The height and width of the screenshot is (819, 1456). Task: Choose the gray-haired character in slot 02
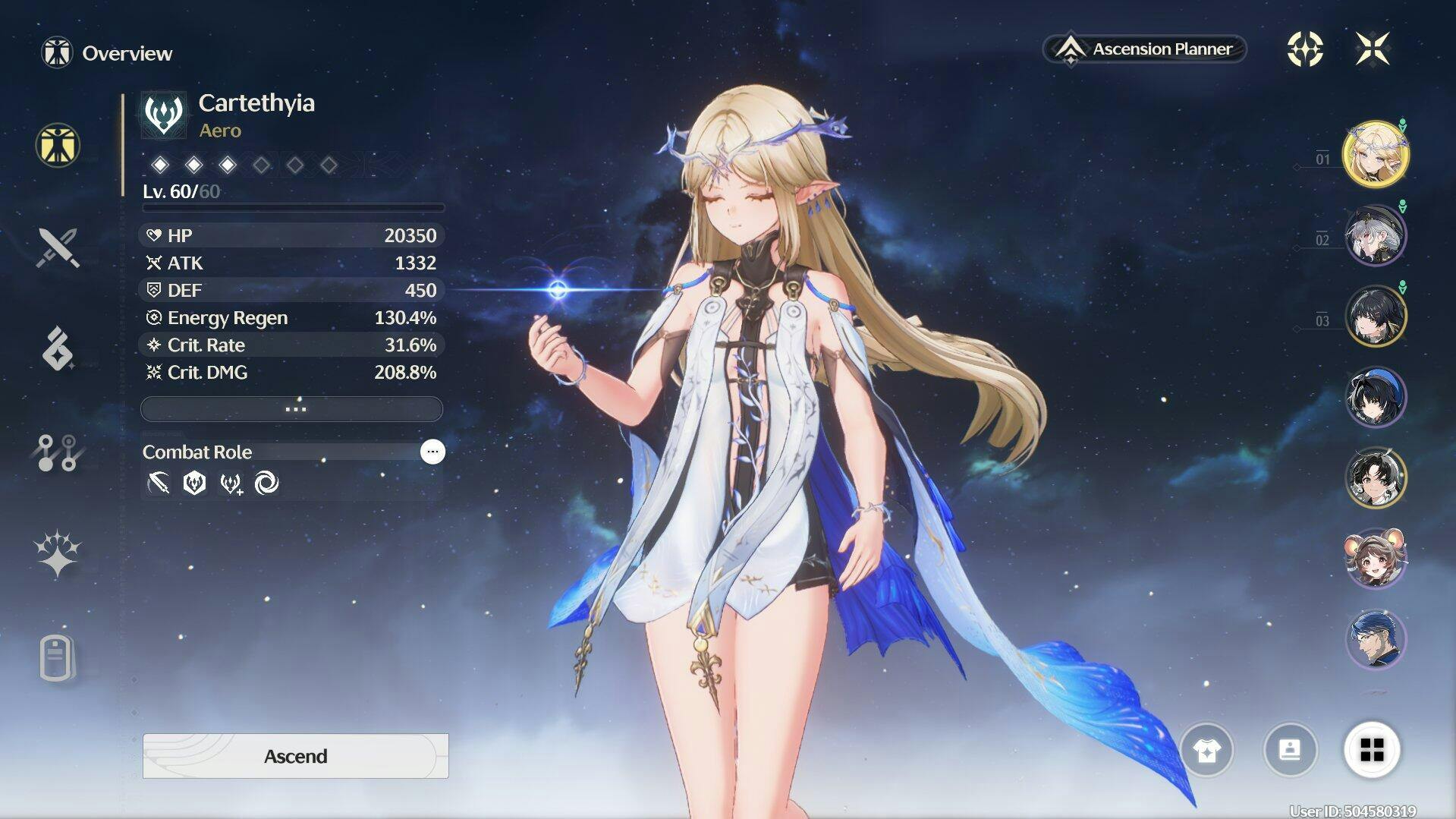pos(1376,235)
